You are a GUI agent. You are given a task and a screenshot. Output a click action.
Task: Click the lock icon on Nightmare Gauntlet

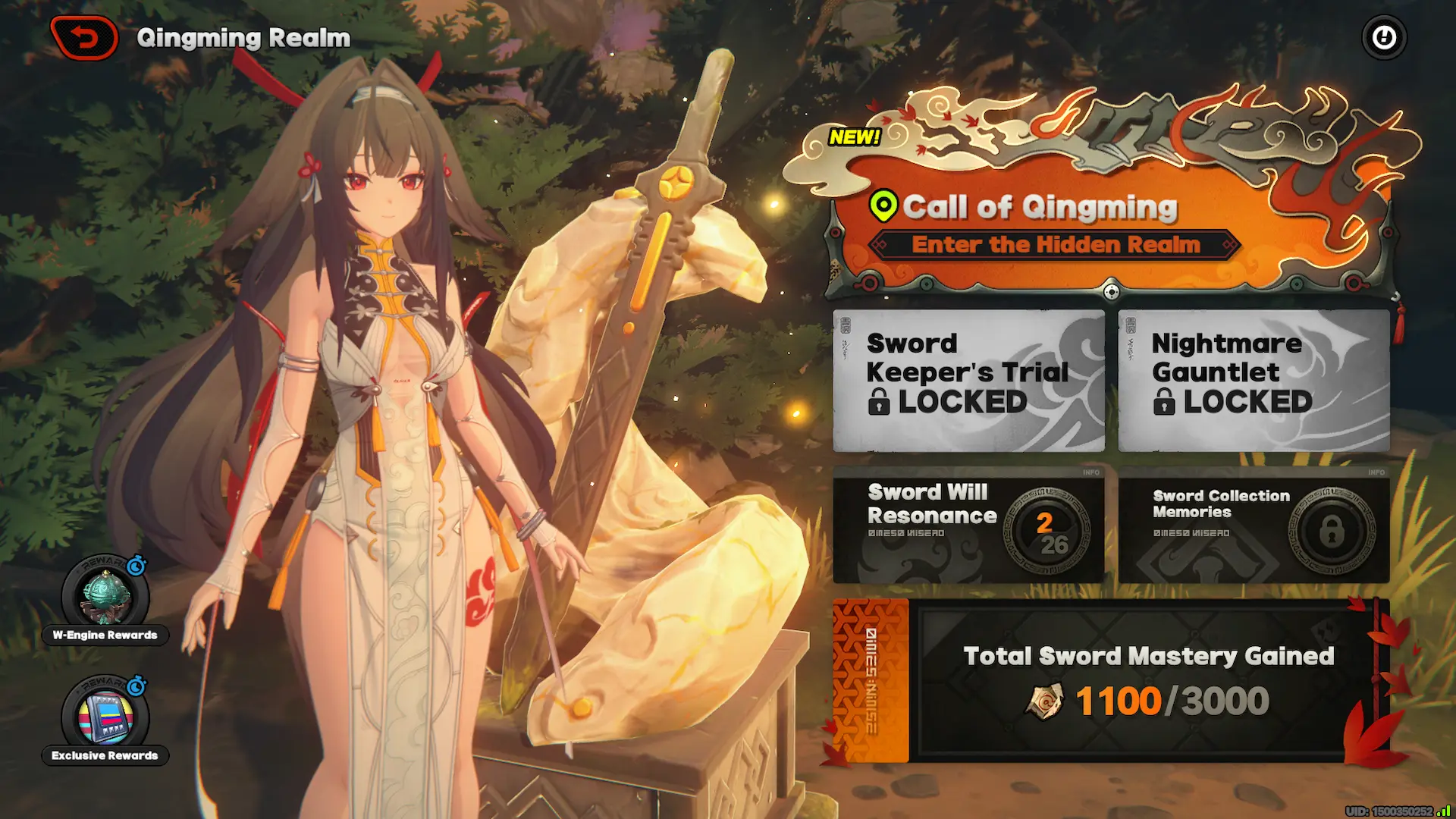click(1166, 402)
